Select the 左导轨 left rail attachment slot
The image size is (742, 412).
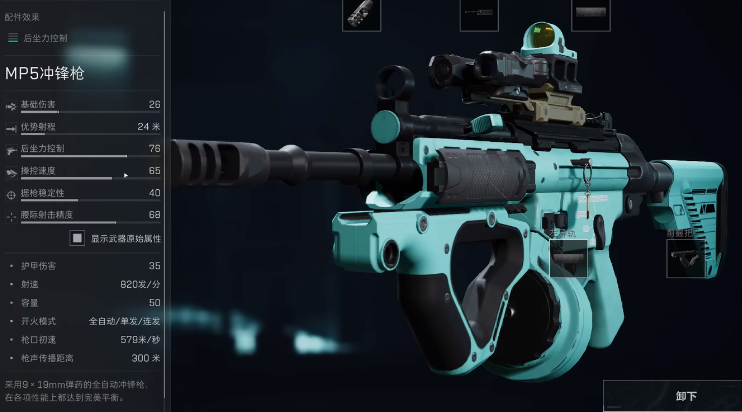(x=568, y=258)
